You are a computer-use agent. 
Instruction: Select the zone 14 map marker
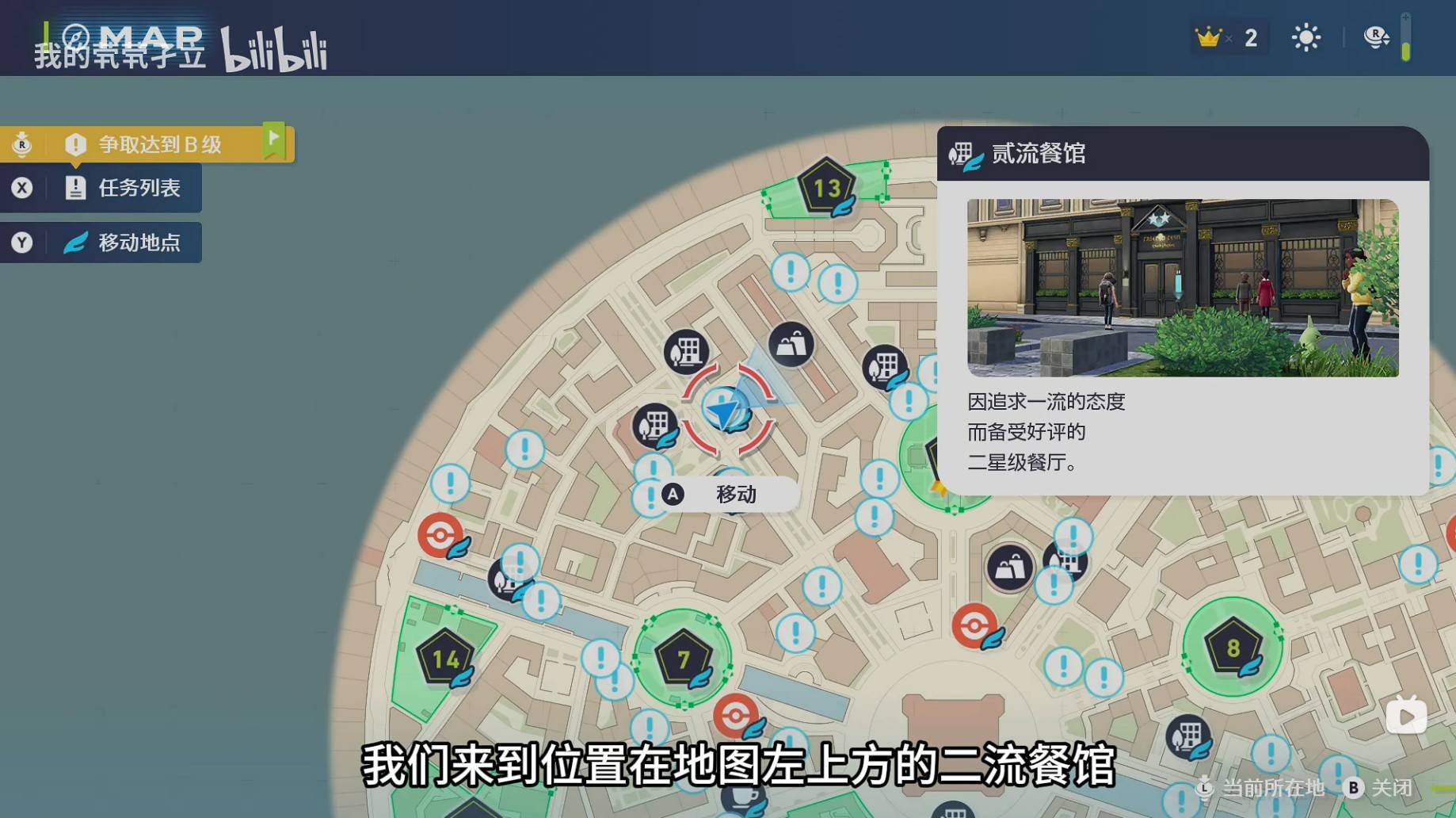[445, 659]
